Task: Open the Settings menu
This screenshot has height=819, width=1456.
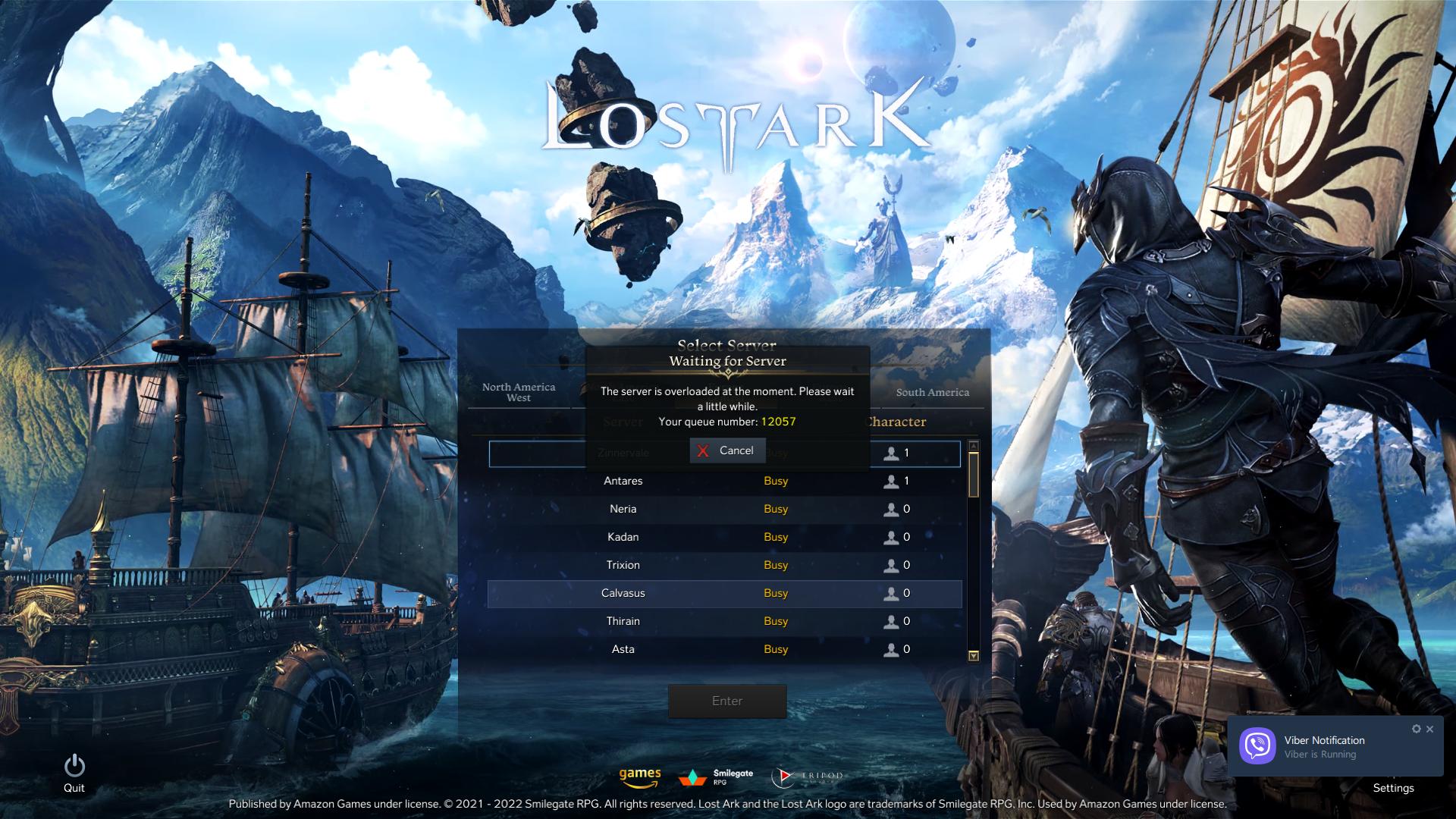Action: [1393, 787]
